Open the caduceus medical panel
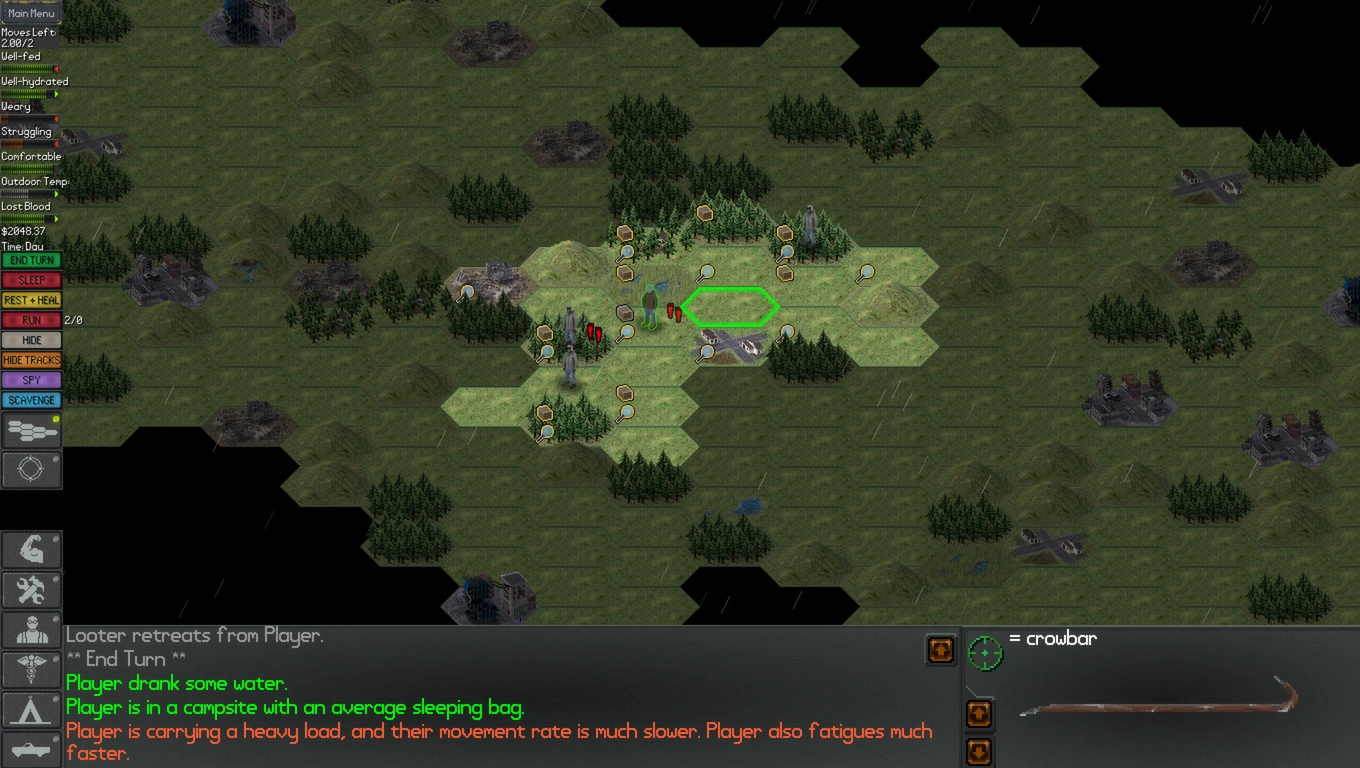Image resolution: width=1360 pixels, height=768 pixels. (x=31, y=670)
